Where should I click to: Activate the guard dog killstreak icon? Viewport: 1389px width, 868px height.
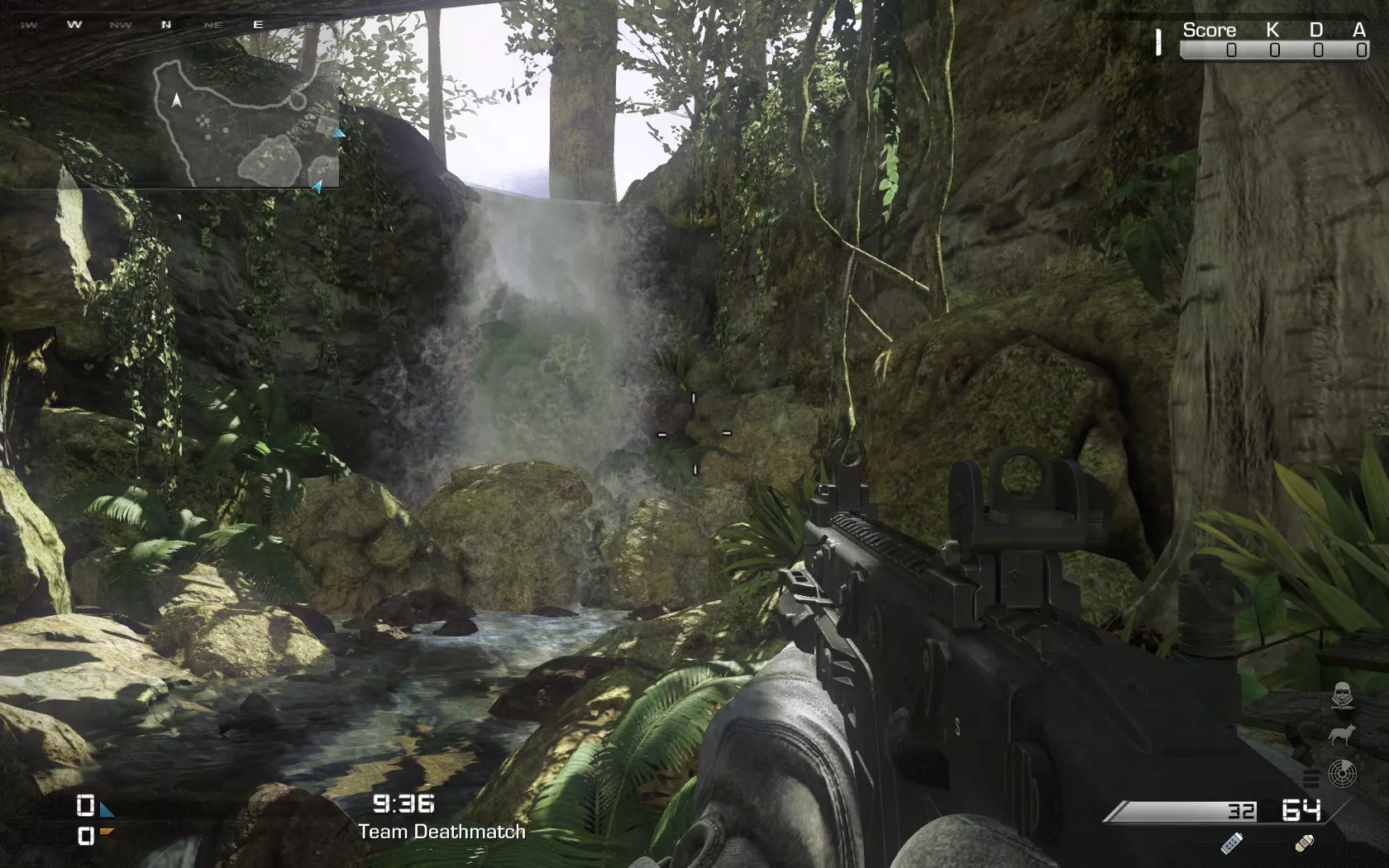(1341, 735)
